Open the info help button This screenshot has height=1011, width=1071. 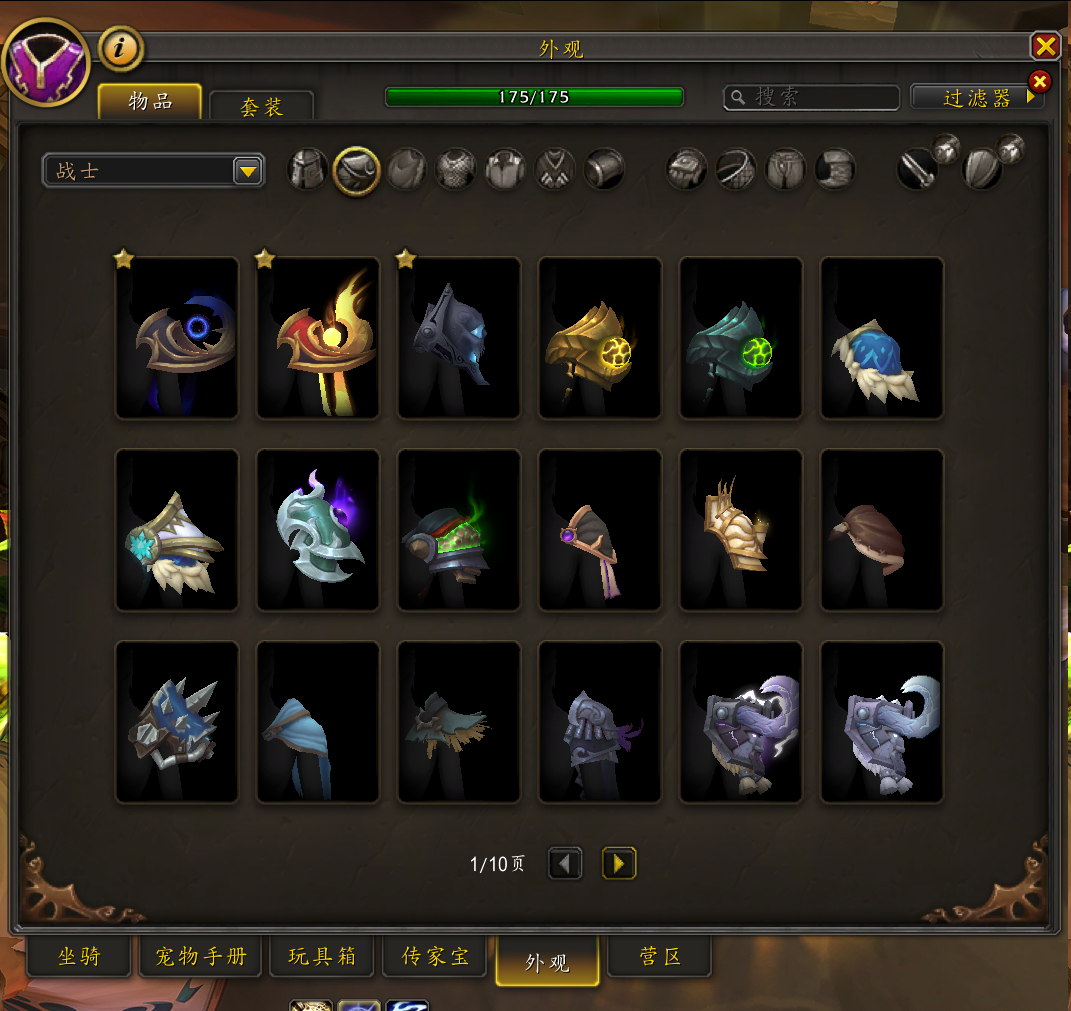[x=121, y=48]
